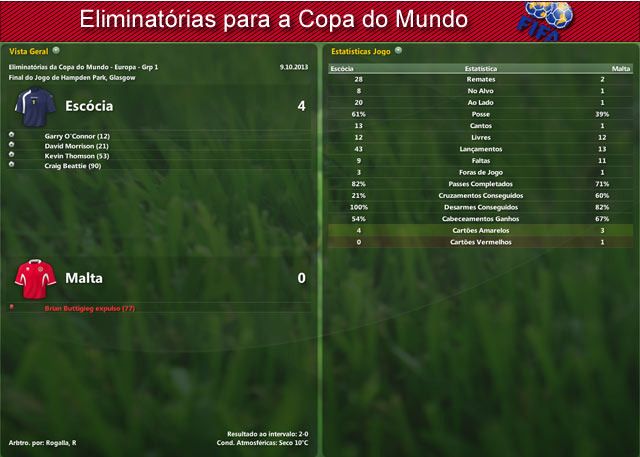The image size is (640, 457).
Task: Open the Escócia team name link
Action: coord(89,105)
